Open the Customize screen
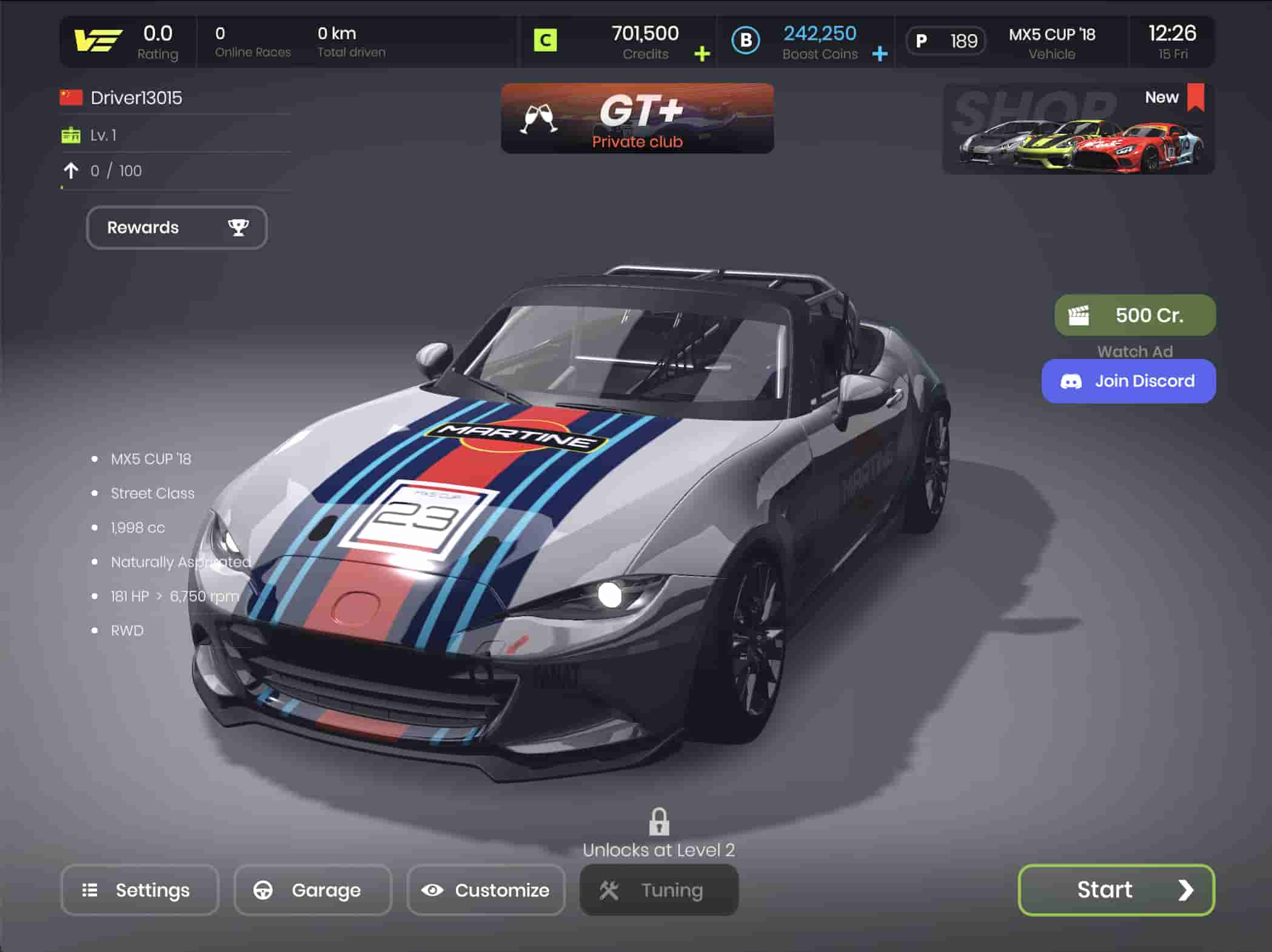Image resolution: width=1272 pixels, height=952 pixels. pos(486,890)
